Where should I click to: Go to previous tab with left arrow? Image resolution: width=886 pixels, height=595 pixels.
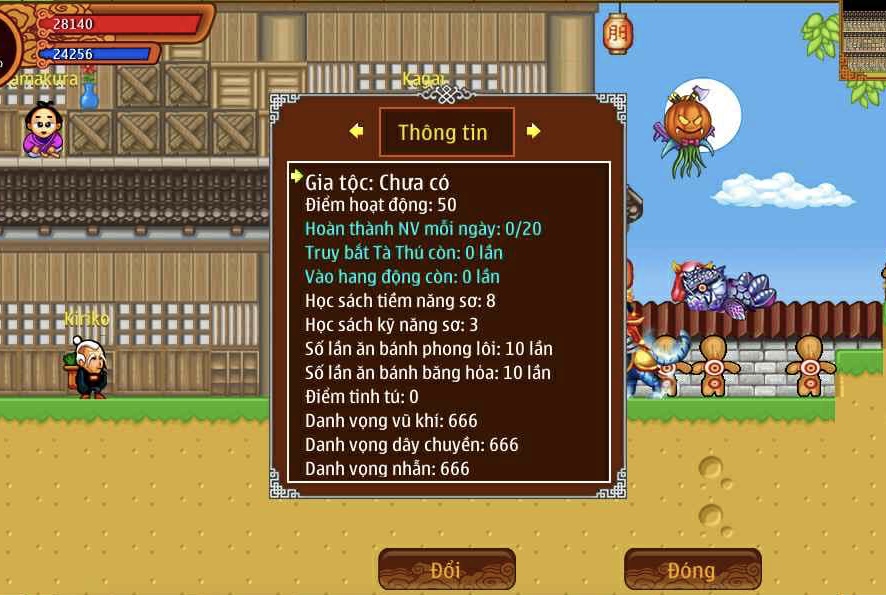pyautogui.click(x=356, y=131)
